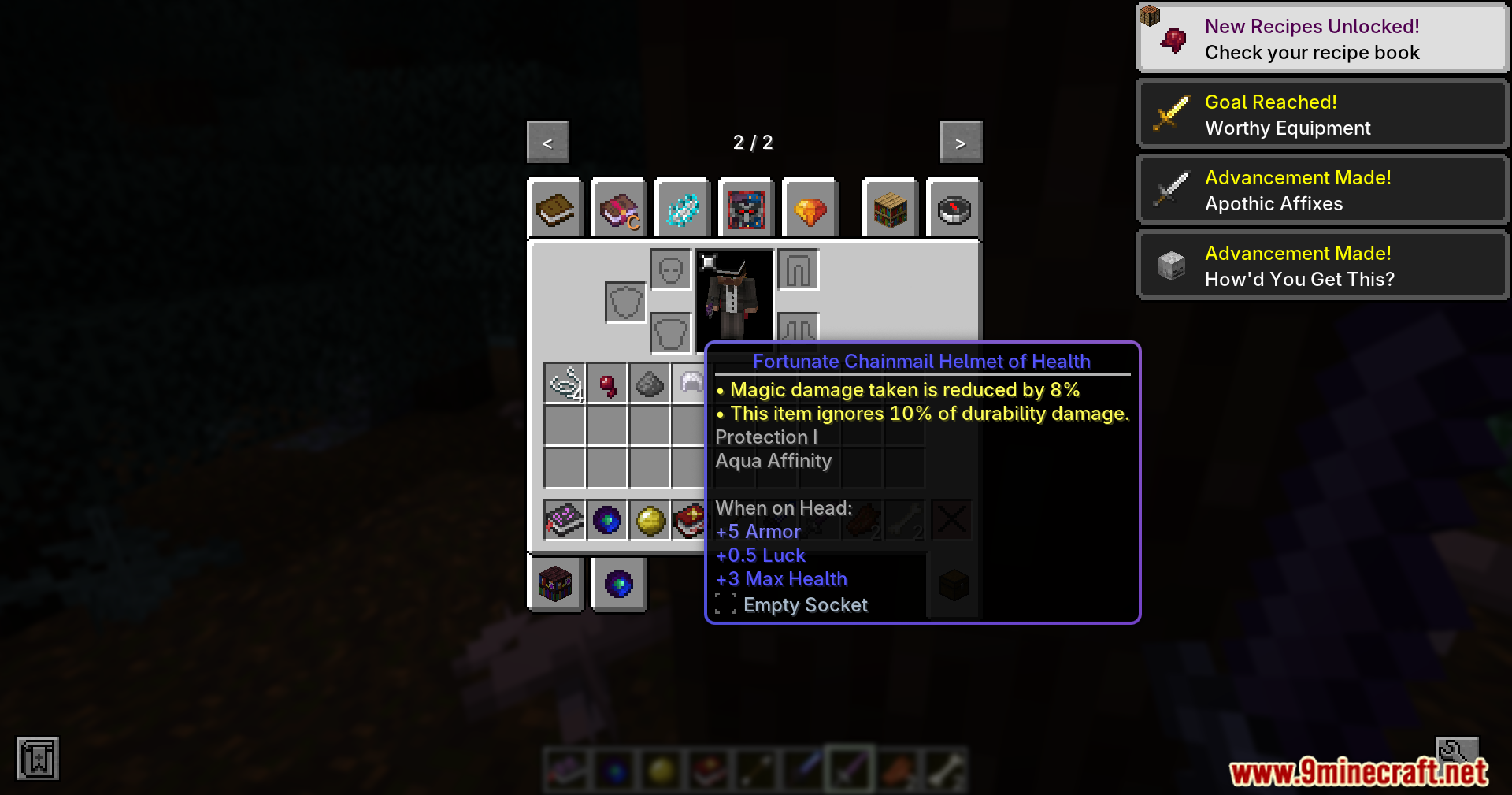Open the compass tab
1512x795 pixels.
point(954,207)
